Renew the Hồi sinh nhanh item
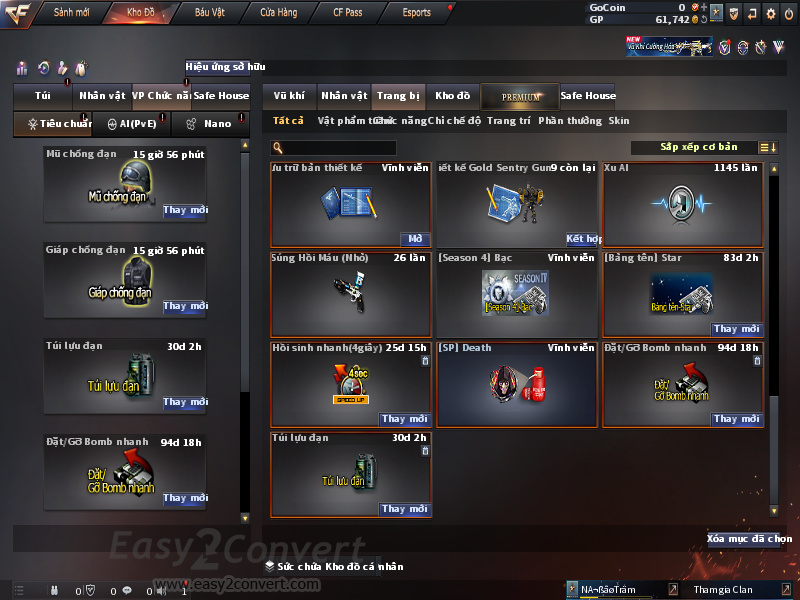This screenshot has height=600, width=800. 405,419
